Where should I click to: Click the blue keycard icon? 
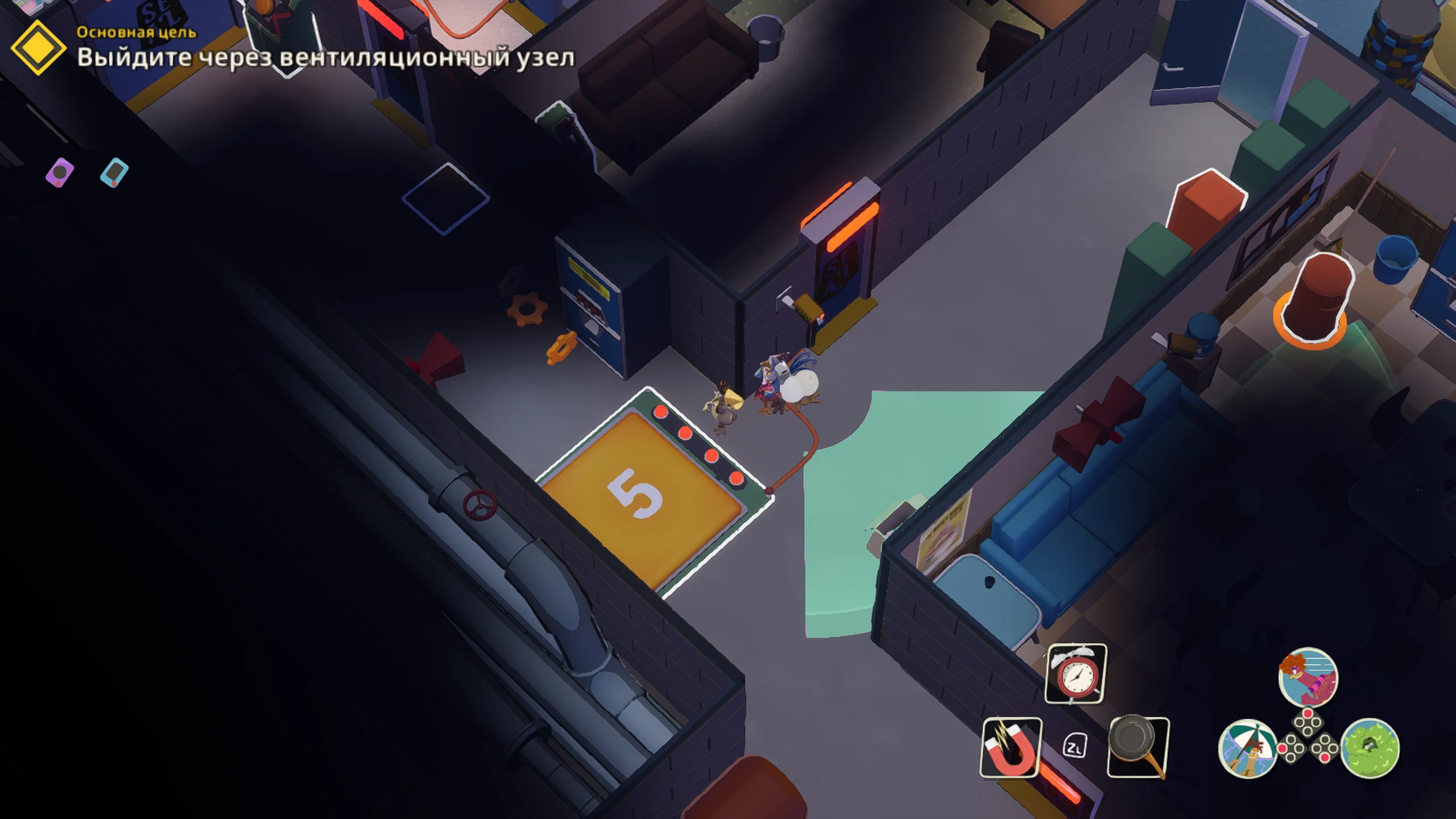(x=114, y=172)
